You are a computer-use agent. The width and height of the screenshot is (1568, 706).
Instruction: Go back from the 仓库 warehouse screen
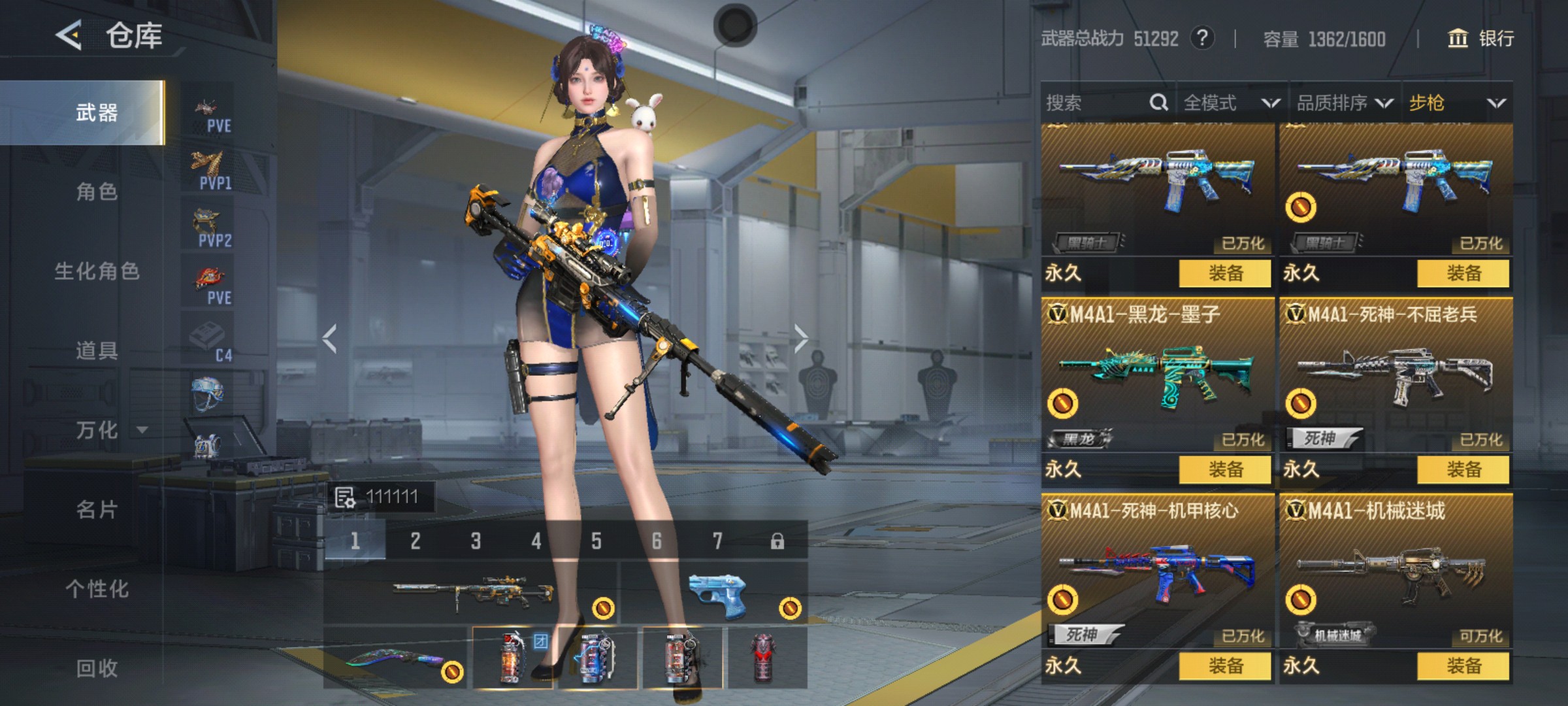coord(69,35)
